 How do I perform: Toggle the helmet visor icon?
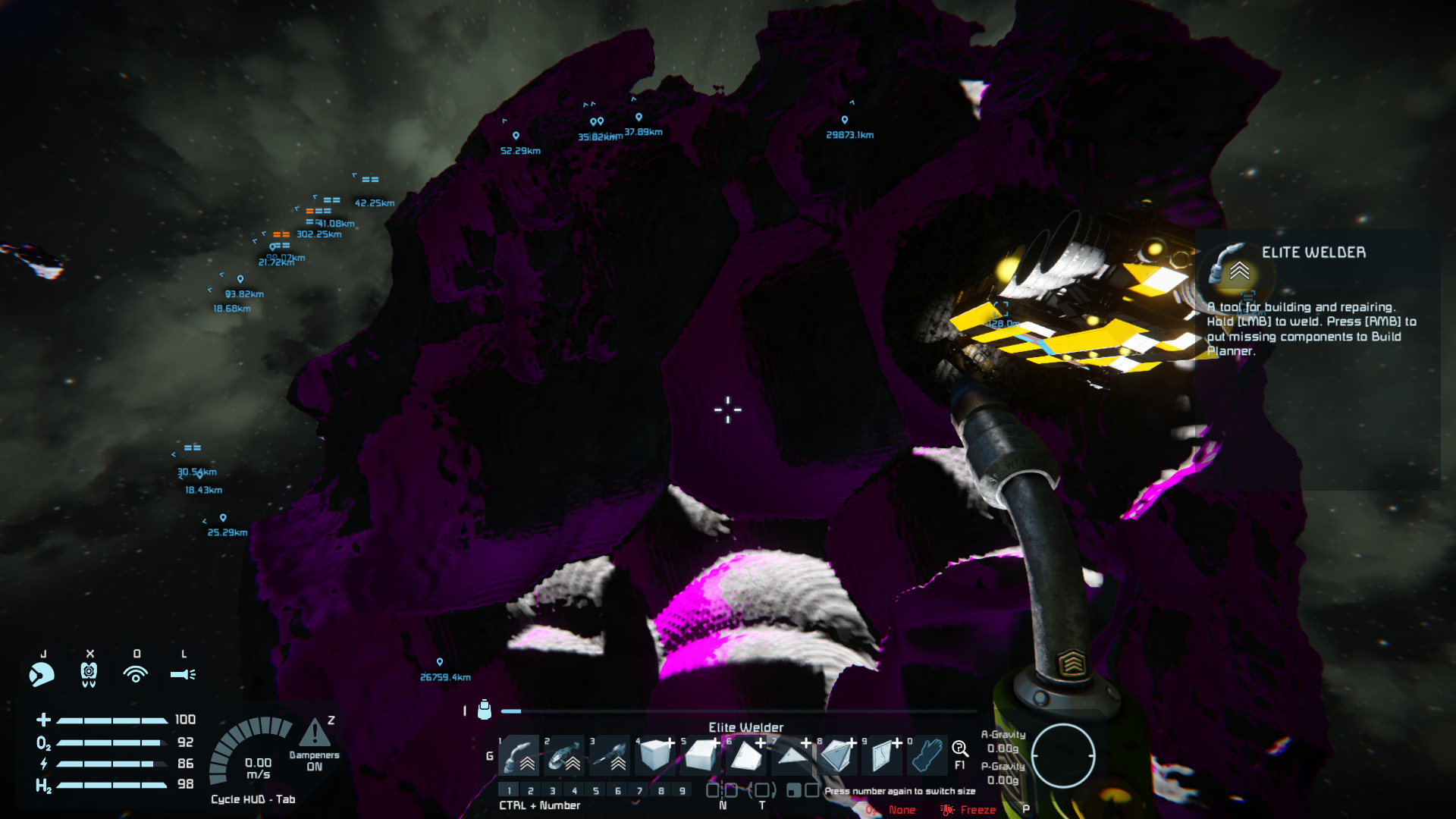pyautogui.click(x=42, y=673)
